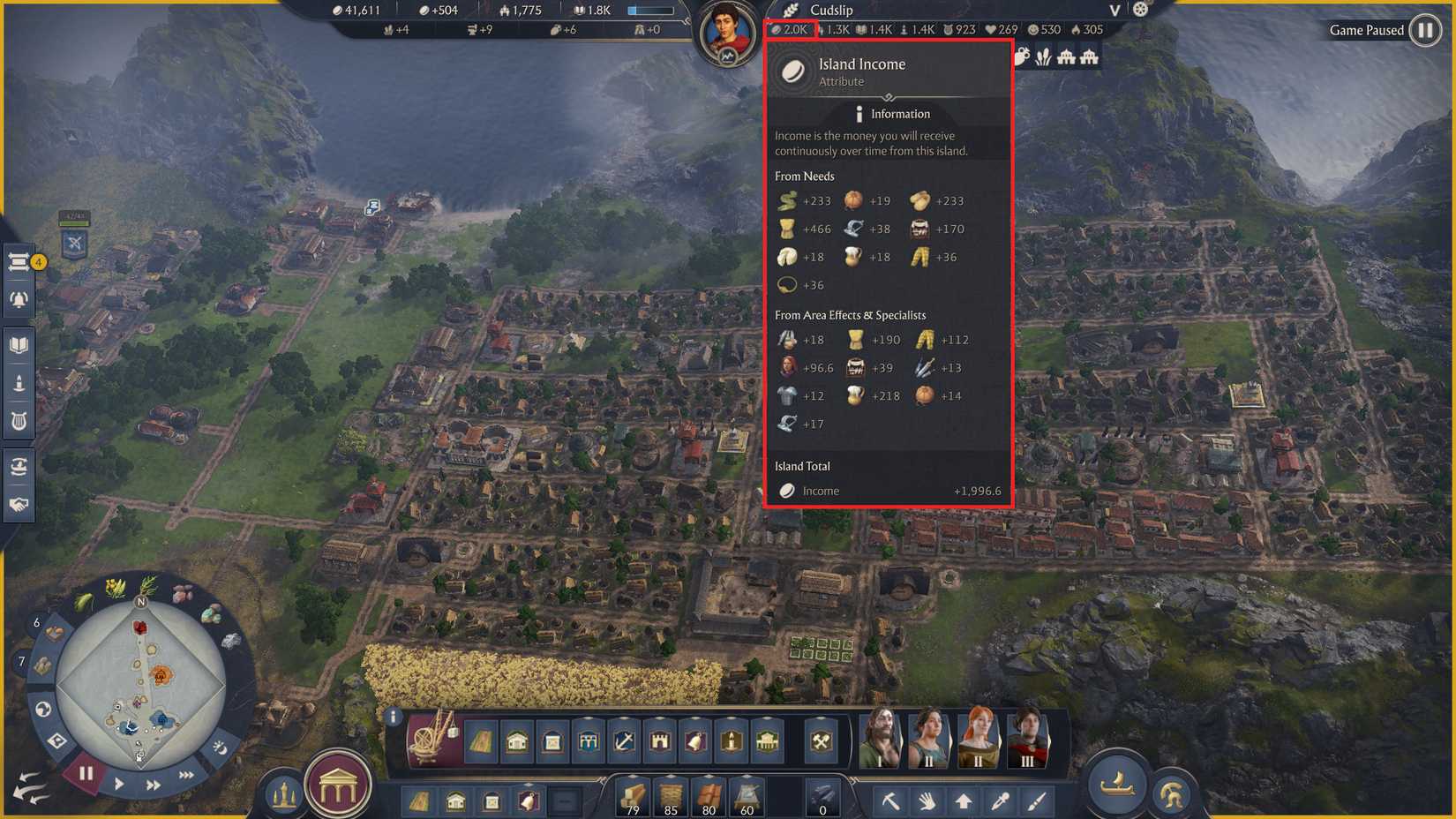Open the castle military buildings category
The height and width of the screenshot is (819, 1456).
[662, 742]
